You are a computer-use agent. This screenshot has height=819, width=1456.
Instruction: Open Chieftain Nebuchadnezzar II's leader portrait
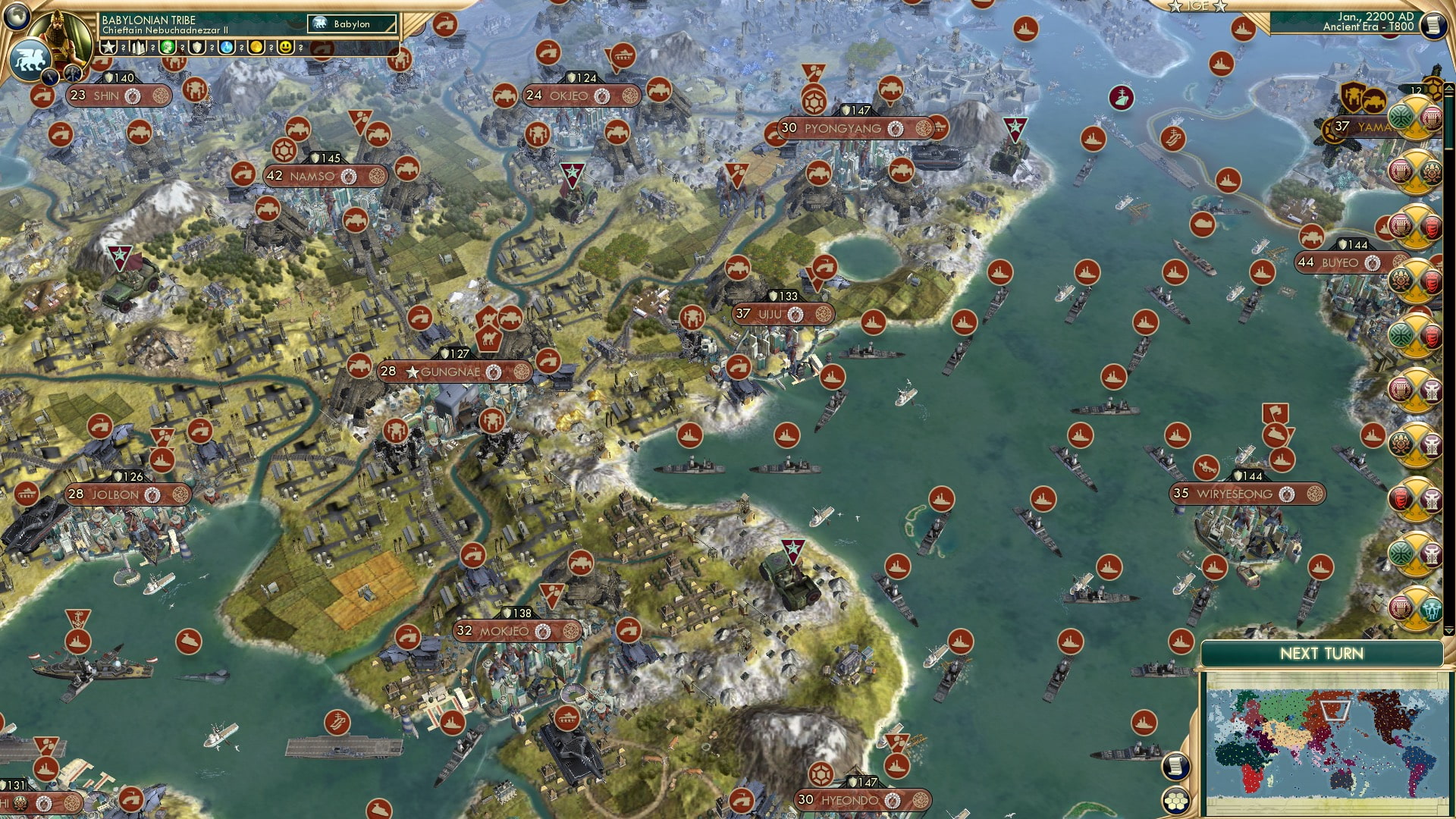[x=61, y=36]
